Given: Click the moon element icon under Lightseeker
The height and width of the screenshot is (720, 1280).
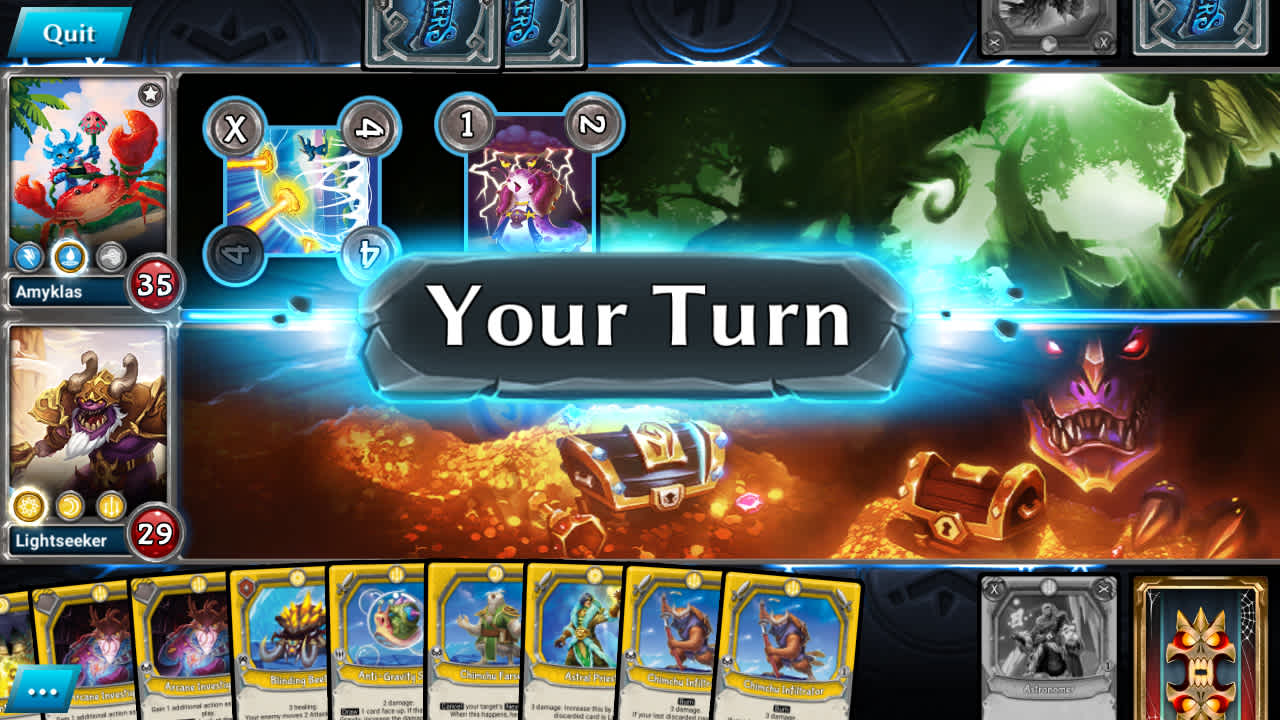Looking at the screenshot, I should 68,507.
